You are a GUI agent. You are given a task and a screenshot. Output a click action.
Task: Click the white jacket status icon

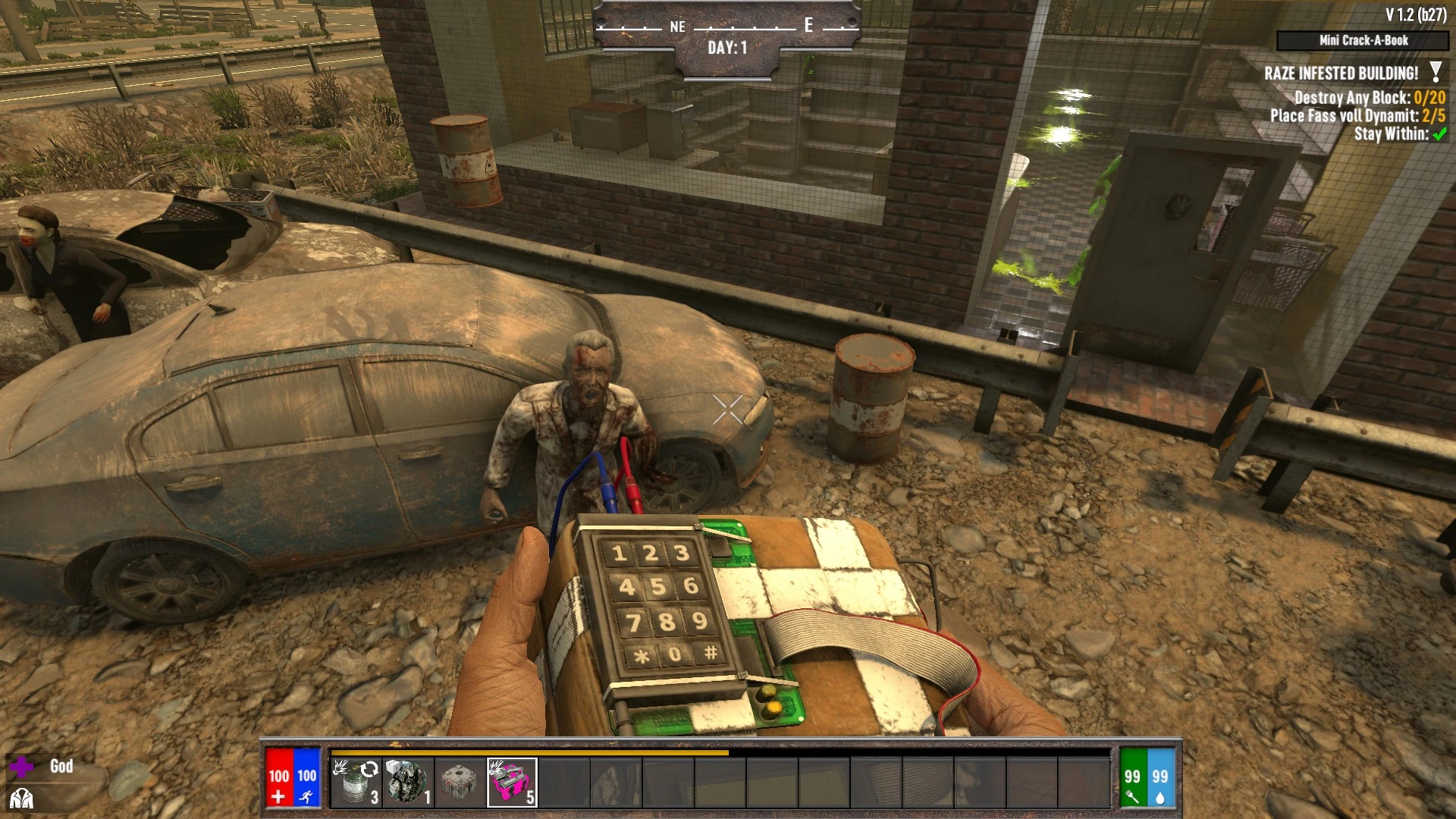pyautogui.click(x=21, y=799)
